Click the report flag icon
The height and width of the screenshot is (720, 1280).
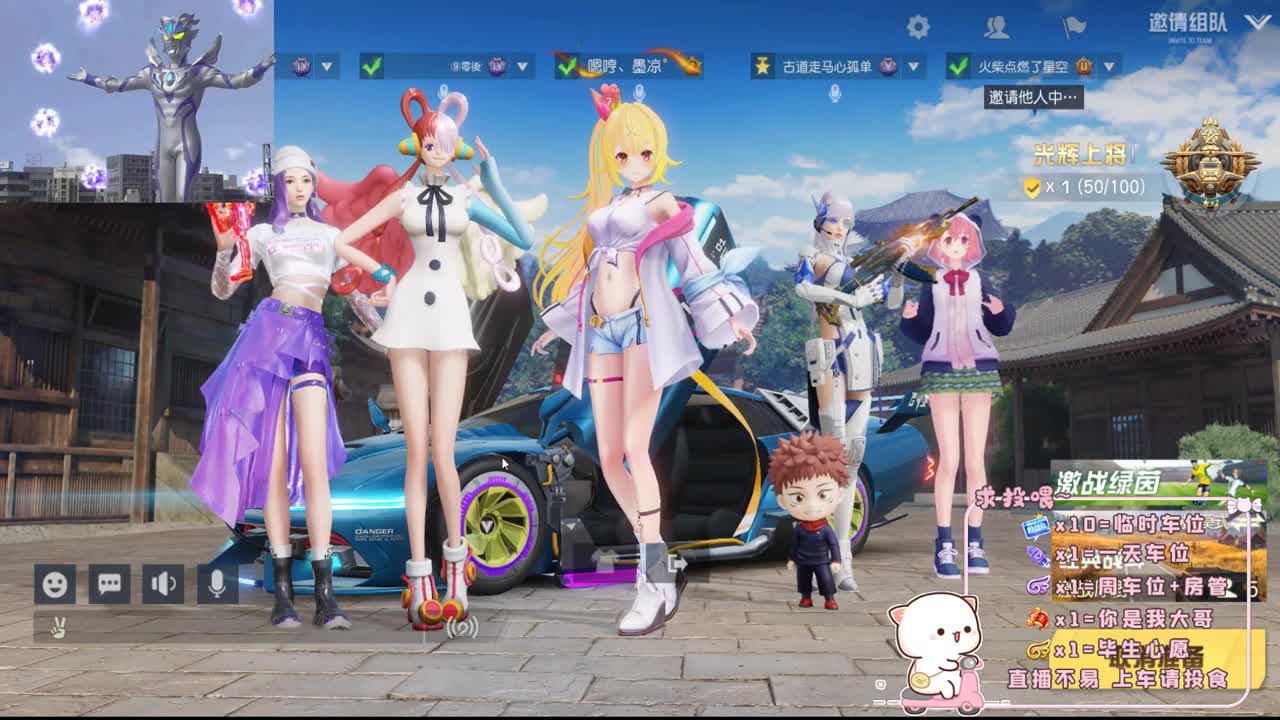click(1074, 25)
